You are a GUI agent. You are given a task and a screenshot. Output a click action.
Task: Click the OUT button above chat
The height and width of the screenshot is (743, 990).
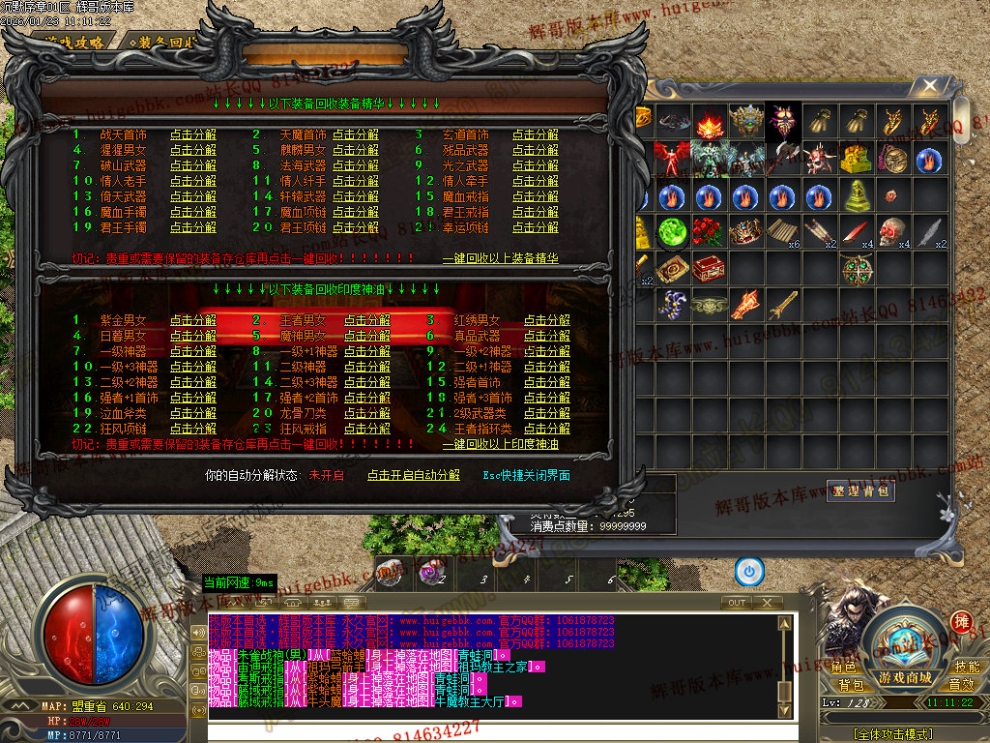737,603
